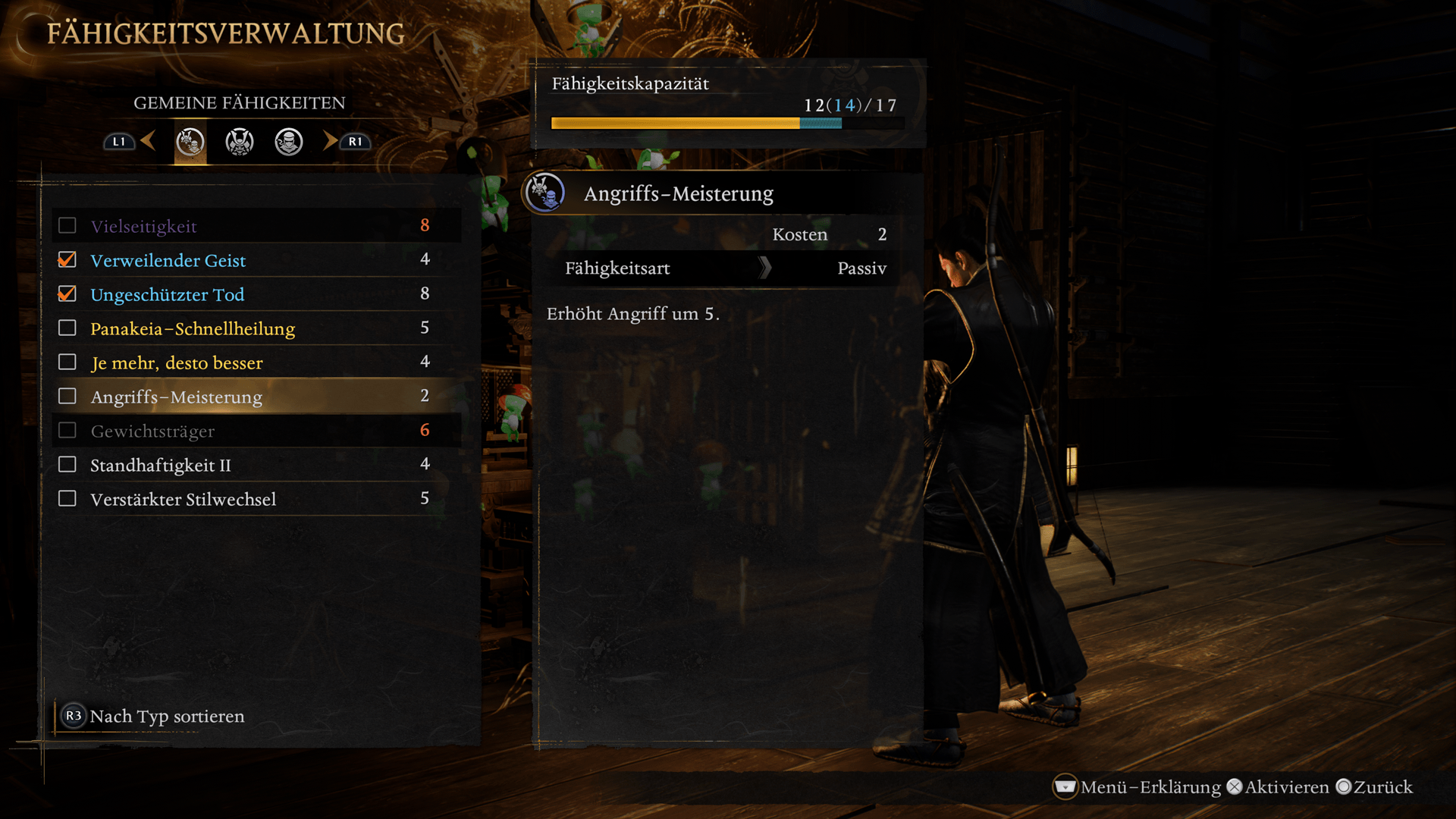Activate the Angriffs-Meisterung skill row

point(256,397)
